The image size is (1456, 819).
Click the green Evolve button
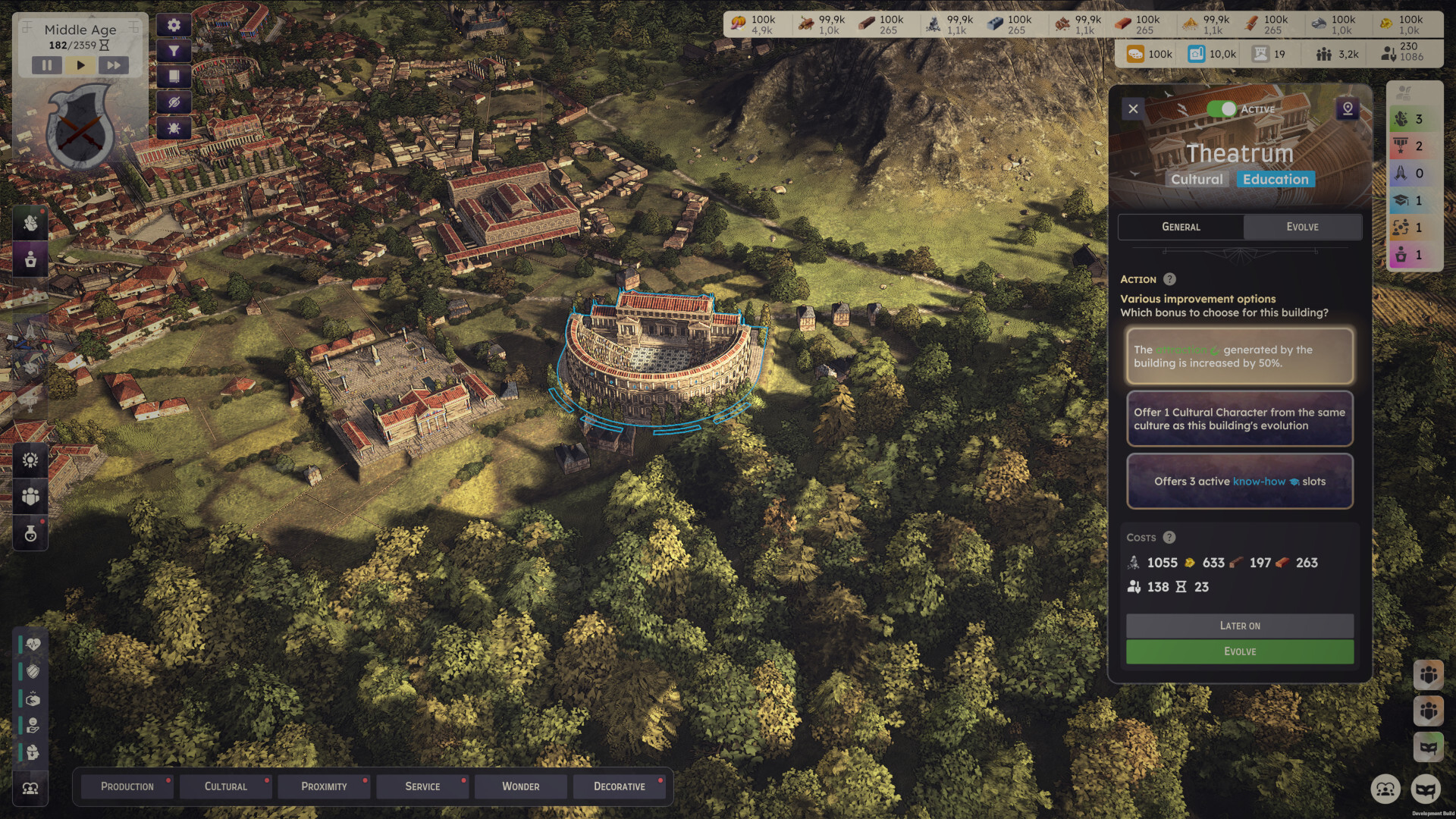(x=1239, y=651)
